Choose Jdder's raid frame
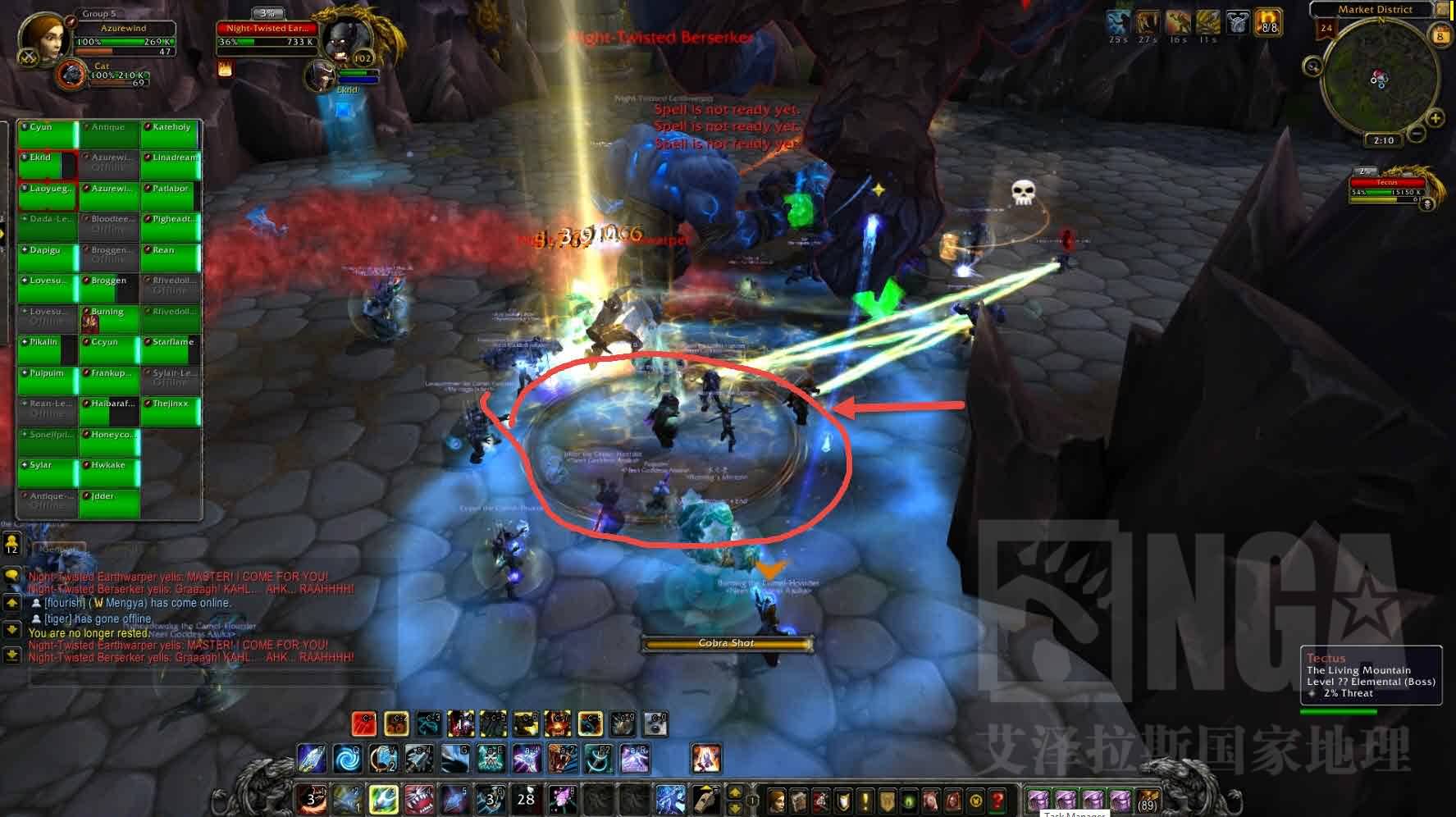 [109, 503]
